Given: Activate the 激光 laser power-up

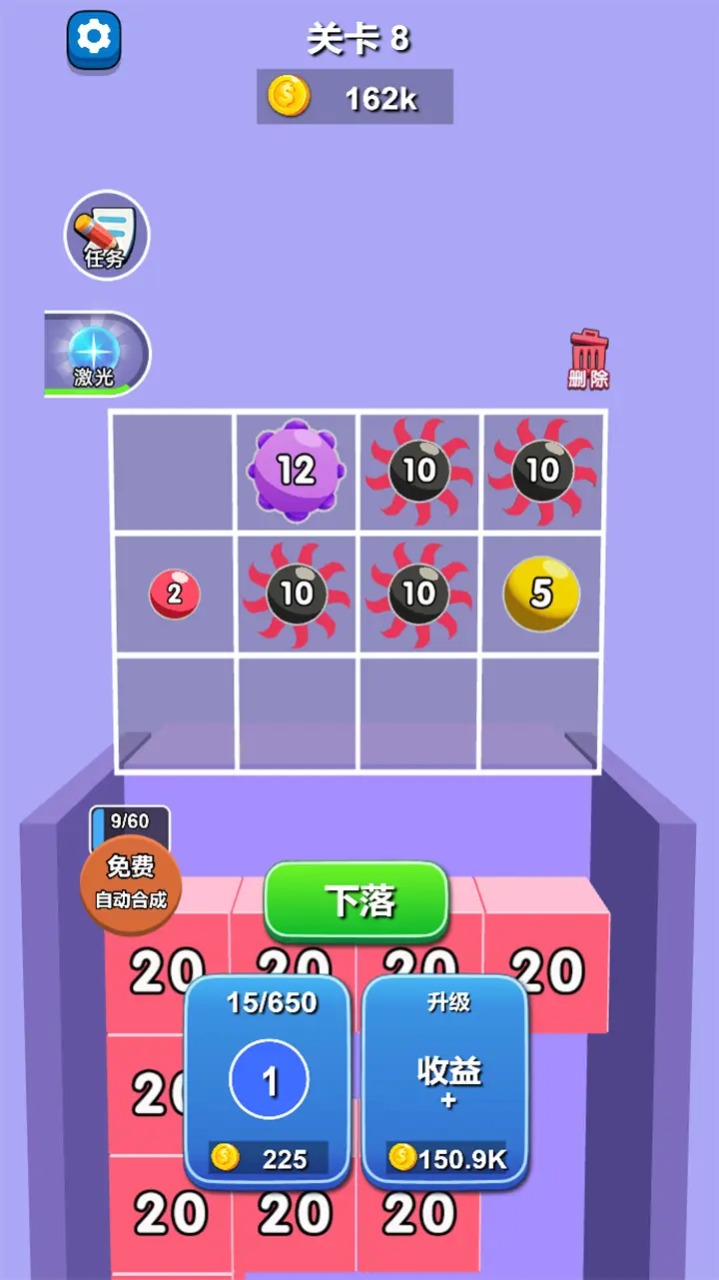Looking at the screenshot, I should (x=96, y=355).
